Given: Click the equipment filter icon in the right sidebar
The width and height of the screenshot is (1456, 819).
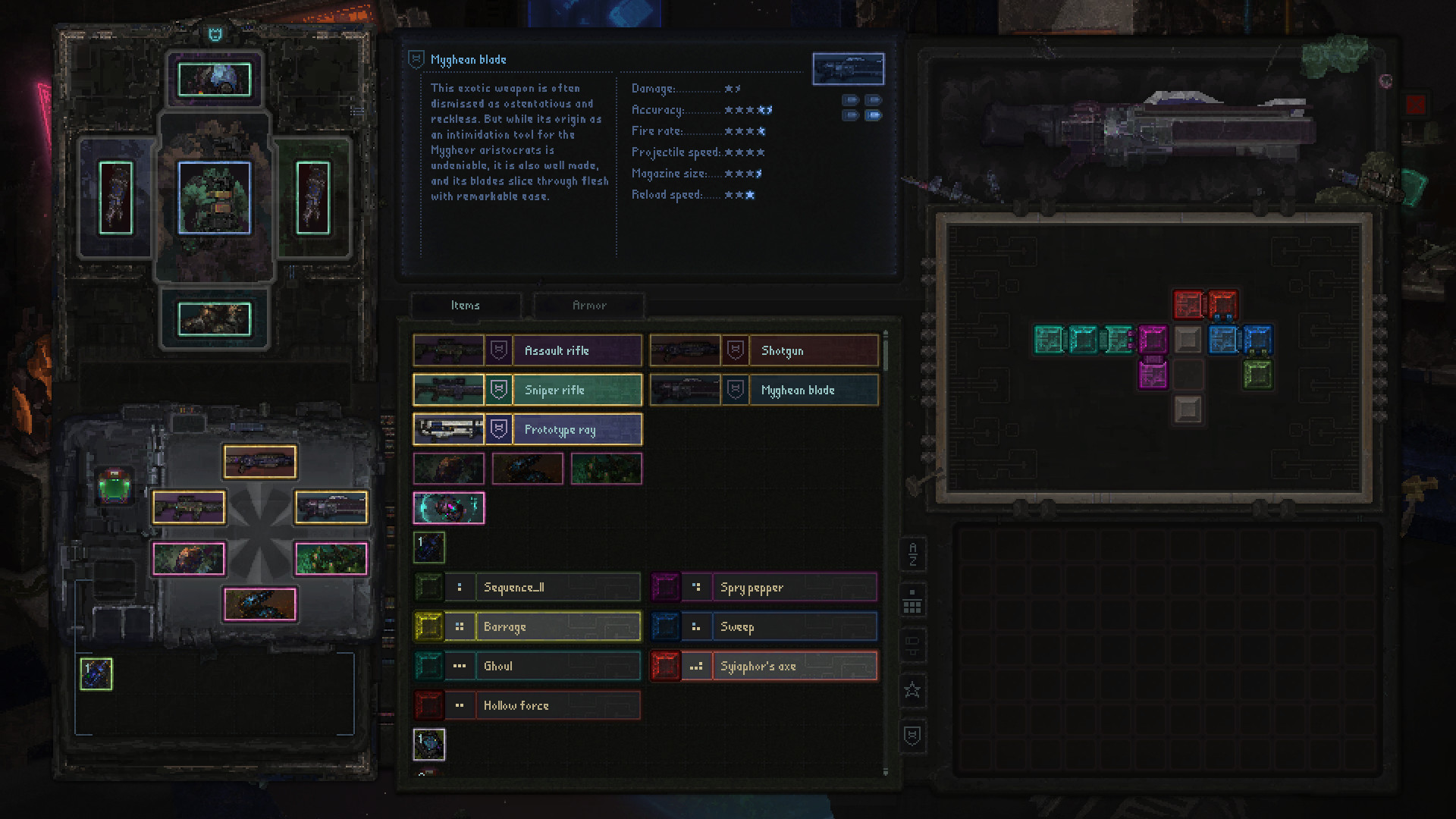Looking at the screenshot, I should (912, 645).
